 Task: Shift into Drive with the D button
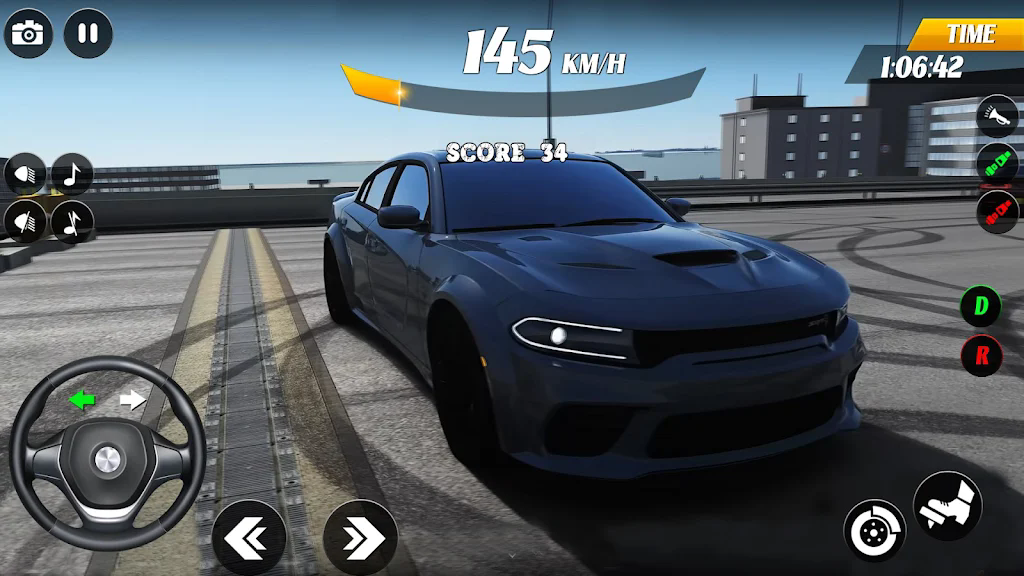981,306
